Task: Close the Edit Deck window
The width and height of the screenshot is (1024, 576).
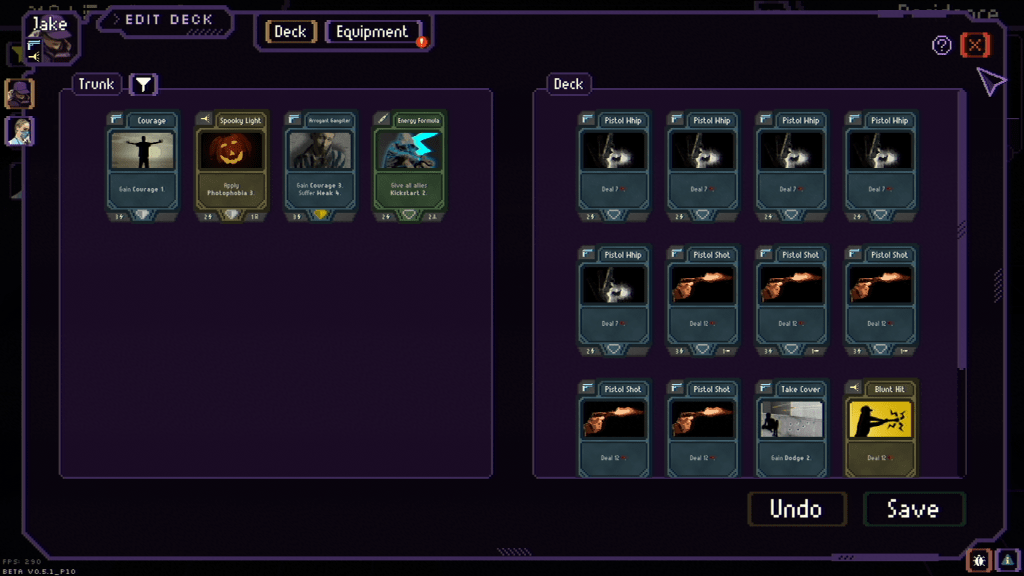Action: point(974,45)
